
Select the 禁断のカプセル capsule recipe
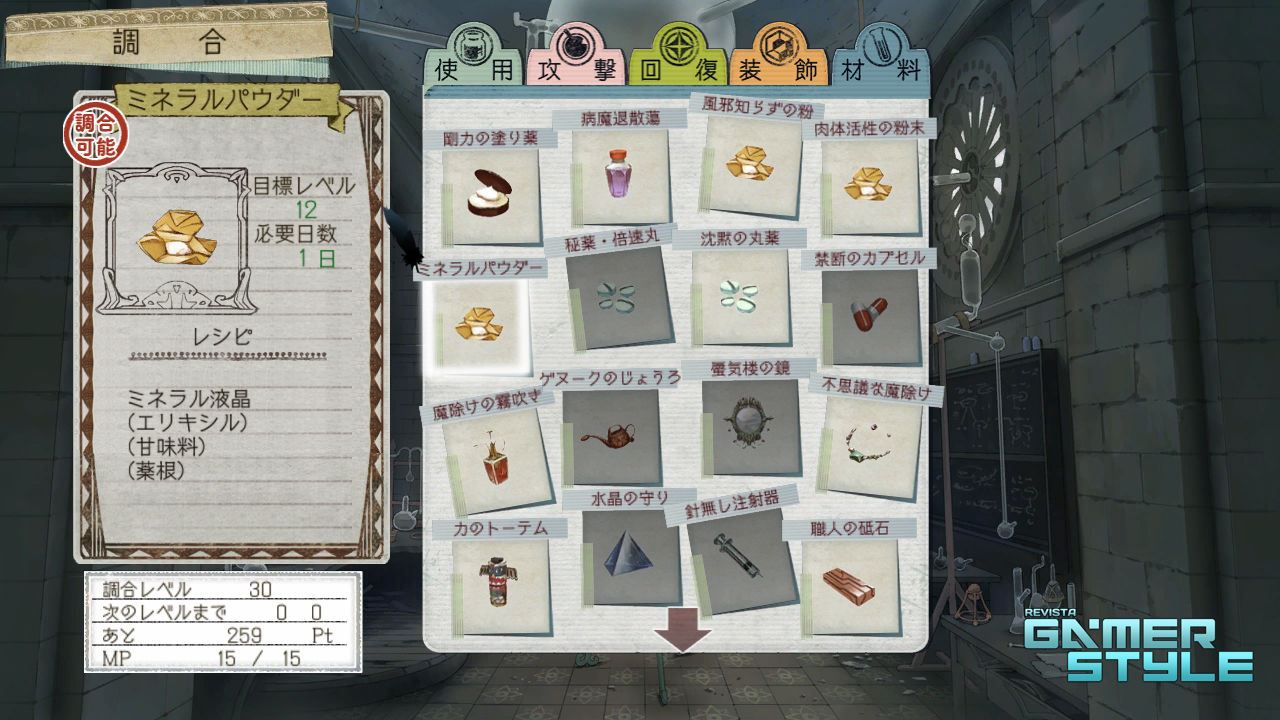click(869, 315)
